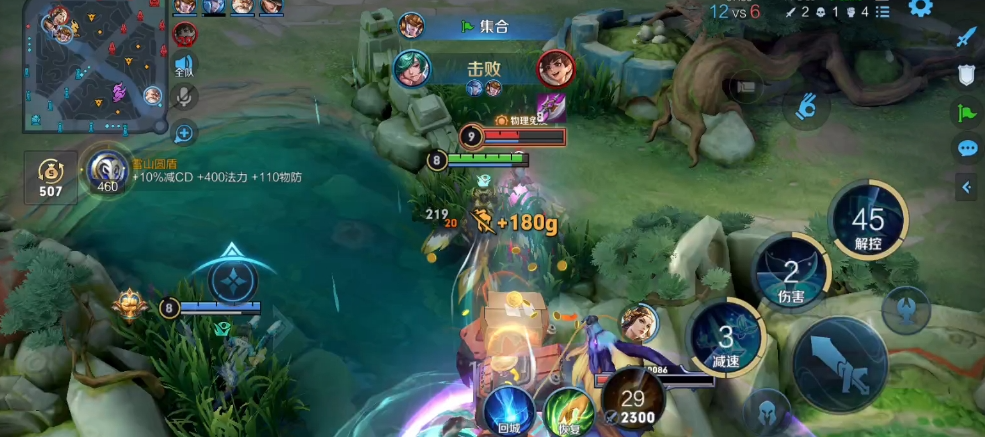Viewport: 985px width, 437px height.
Task: Send the attack sword signal
Action: pyautogui.click(x=965, y=38)
